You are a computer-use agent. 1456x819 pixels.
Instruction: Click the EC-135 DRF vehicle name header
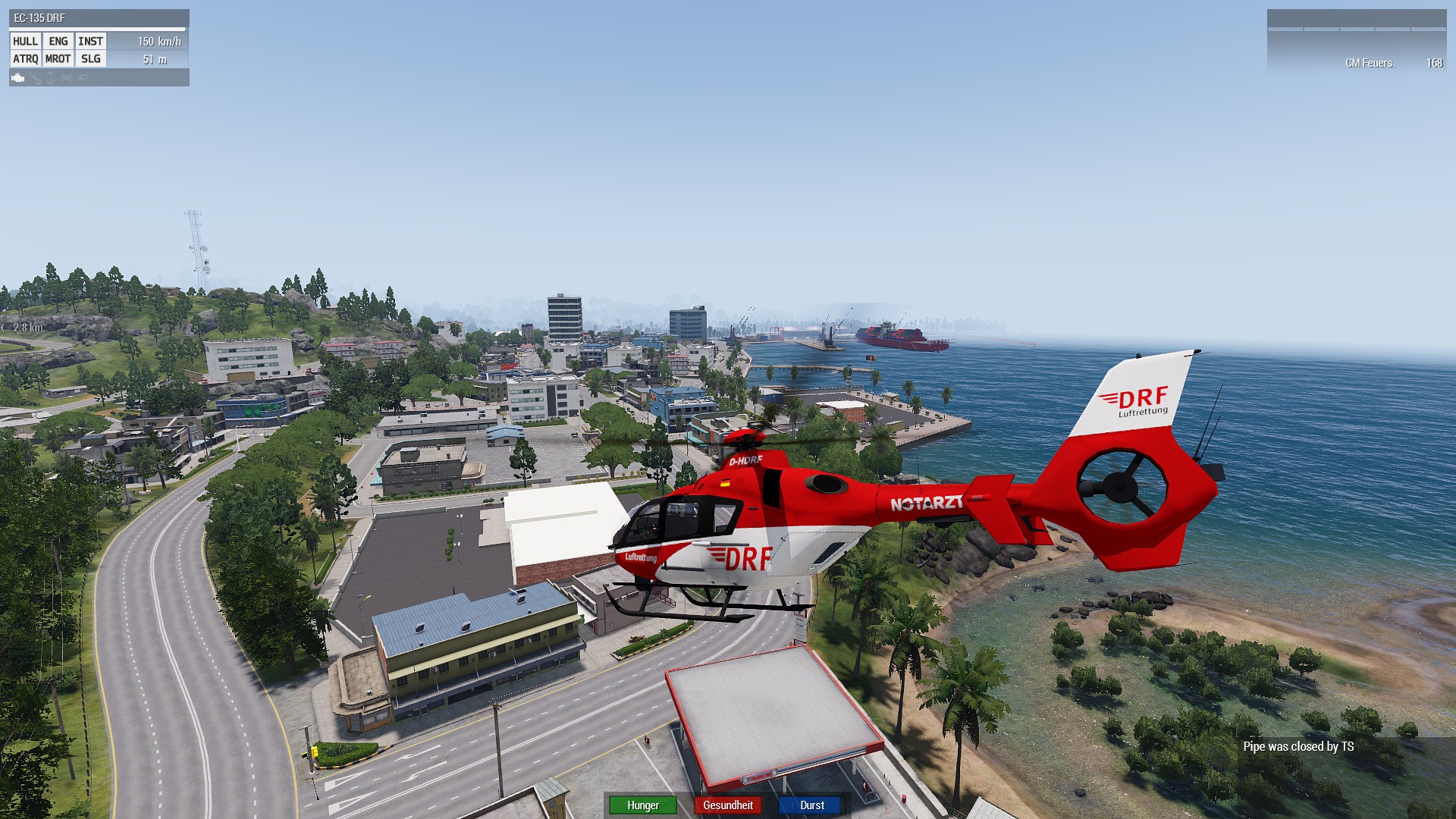(x=39, y=18)
